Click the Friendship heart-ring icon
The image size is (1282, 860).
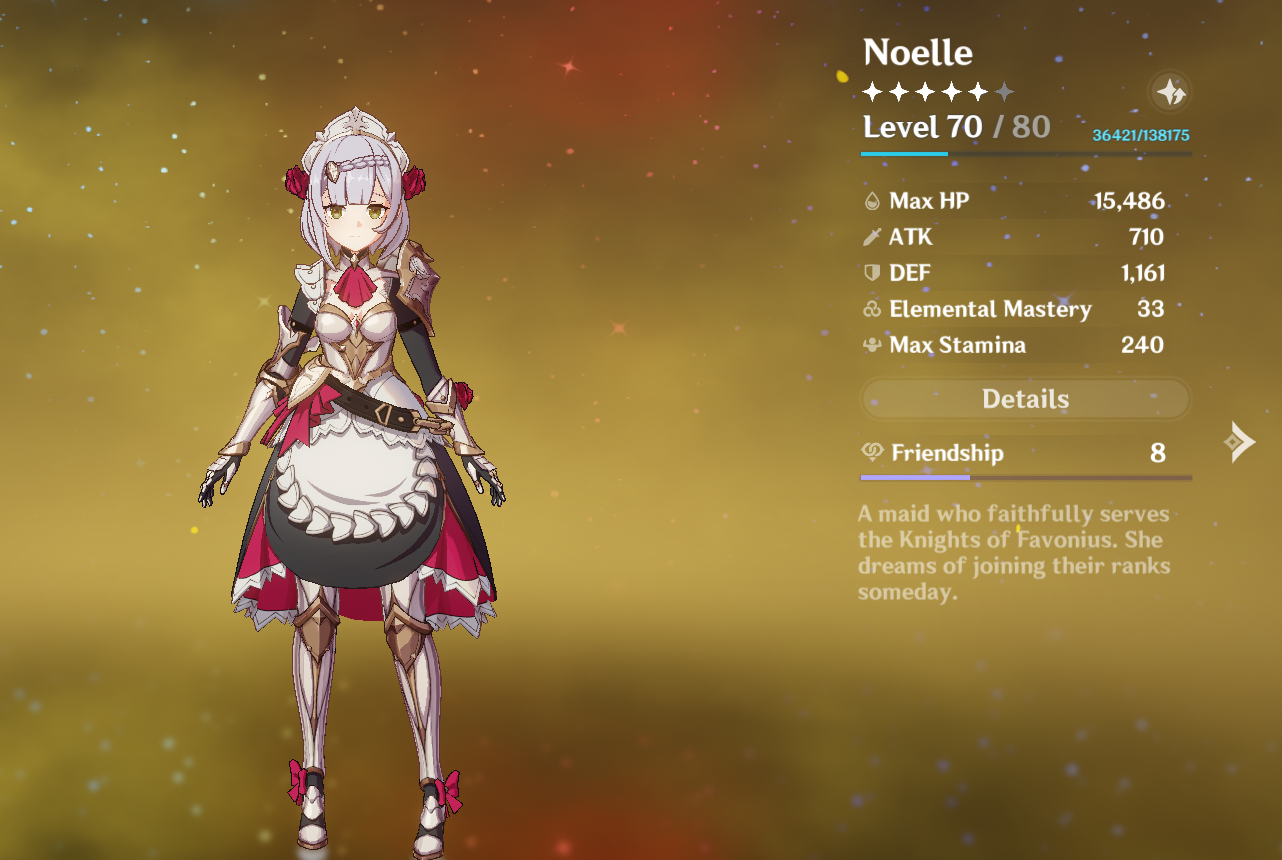tap(871, 452)
